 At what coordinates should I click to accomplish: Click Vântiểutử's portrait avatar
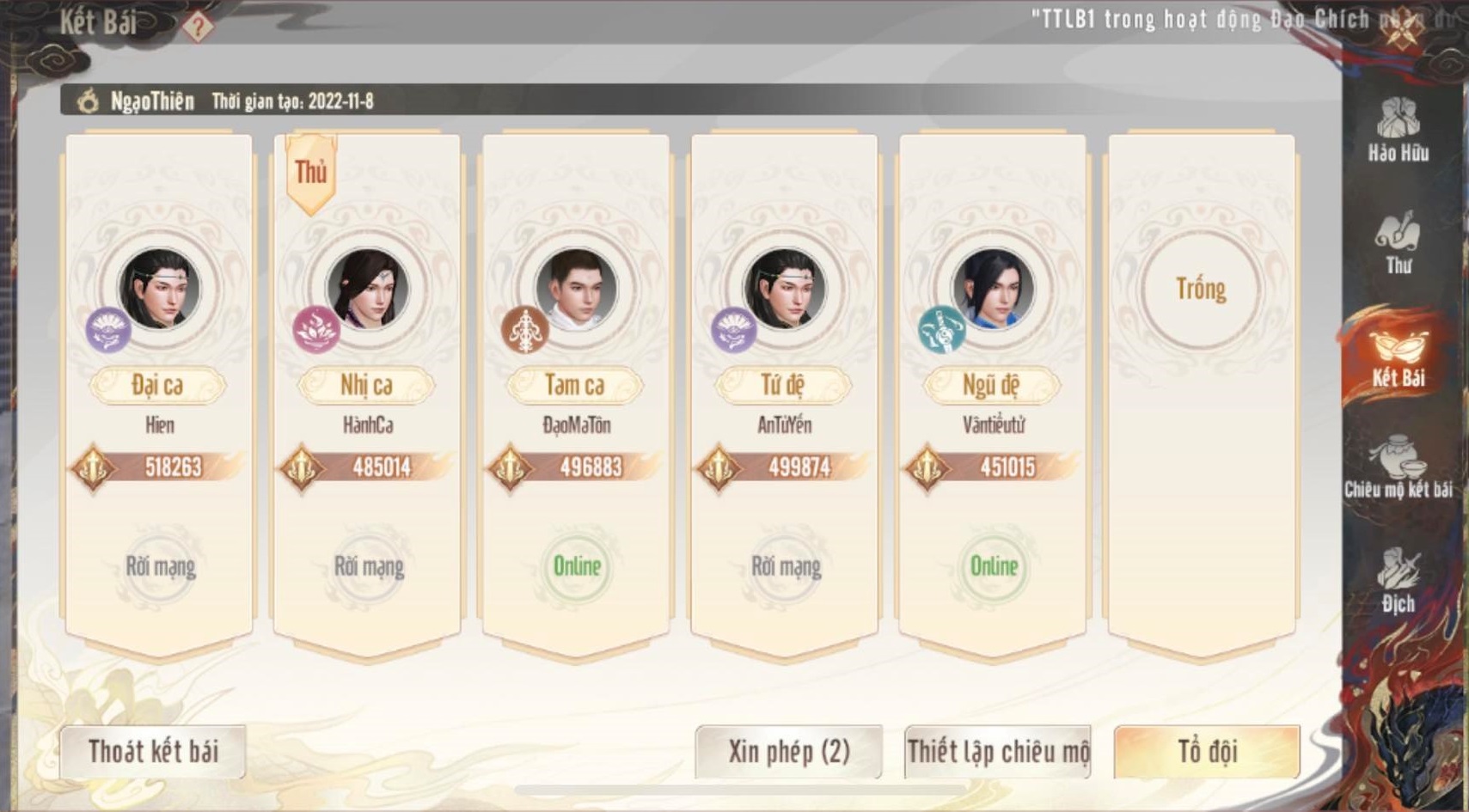993,290
